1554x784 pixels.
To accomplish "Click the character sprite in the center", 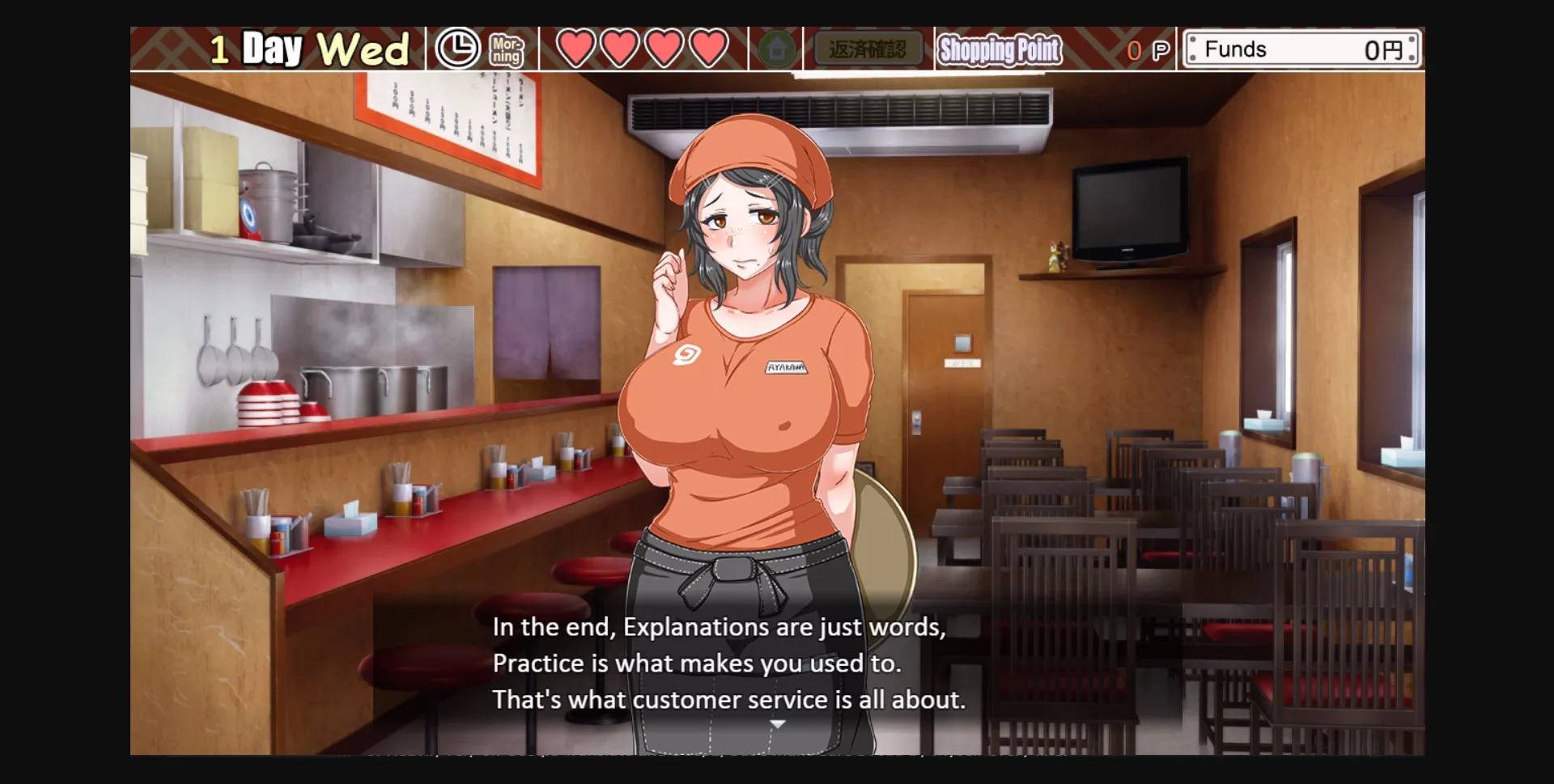I will [745, 405].
